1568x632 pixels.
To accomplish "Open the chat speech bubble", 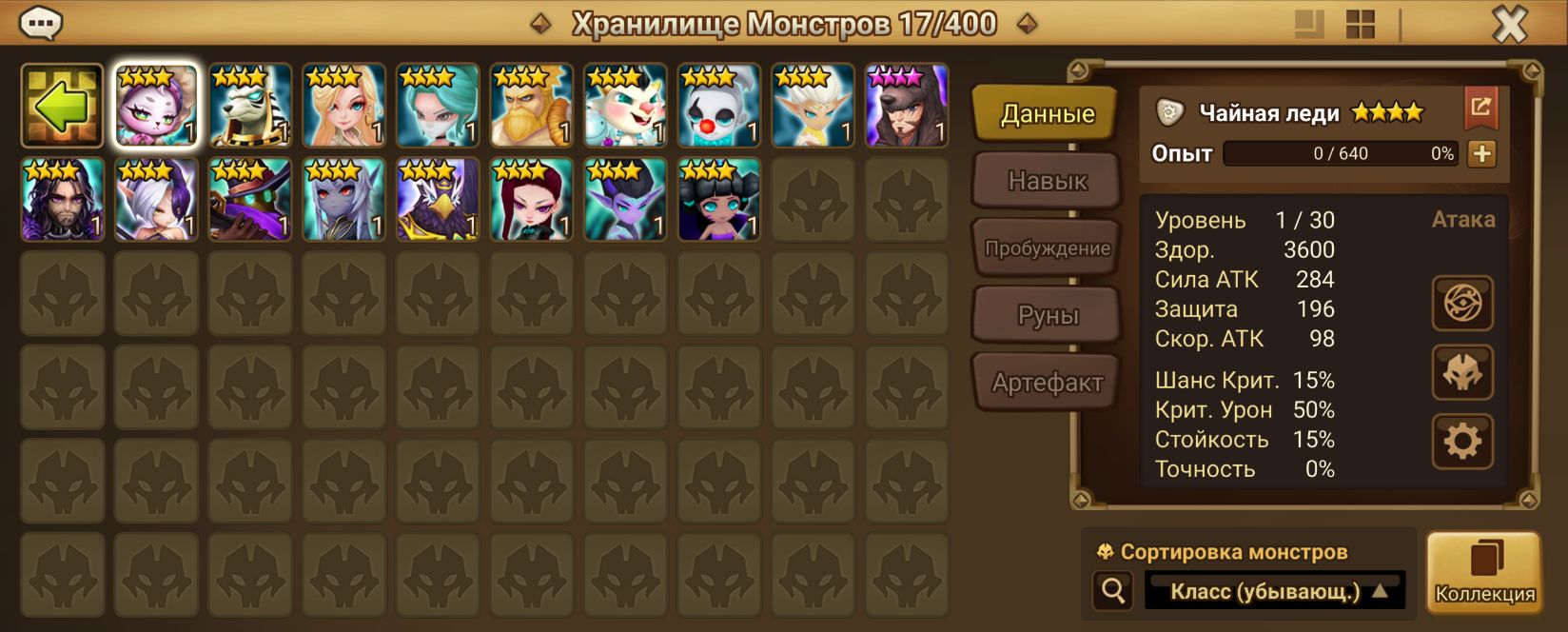I will (x=41, y=23).
